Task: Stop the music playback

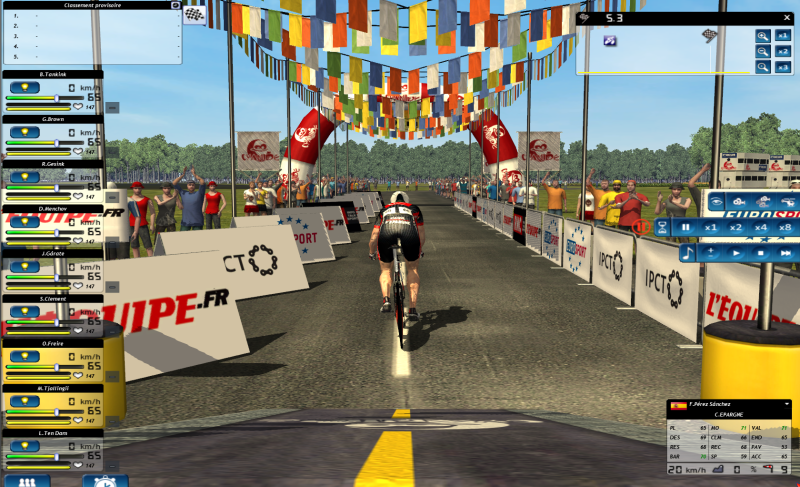Action: (761, 254)
